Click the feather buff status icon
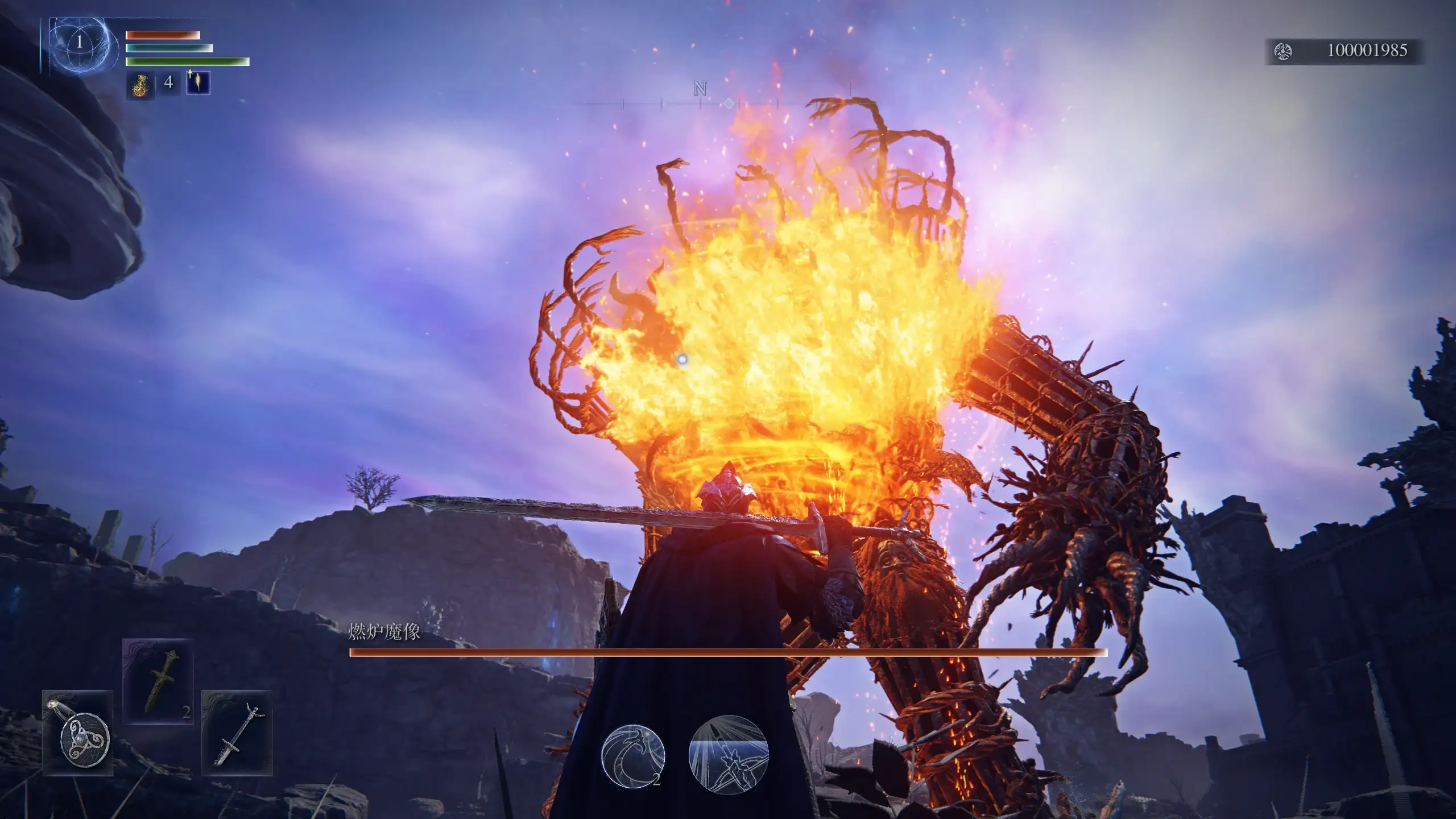 pos(198,83)
